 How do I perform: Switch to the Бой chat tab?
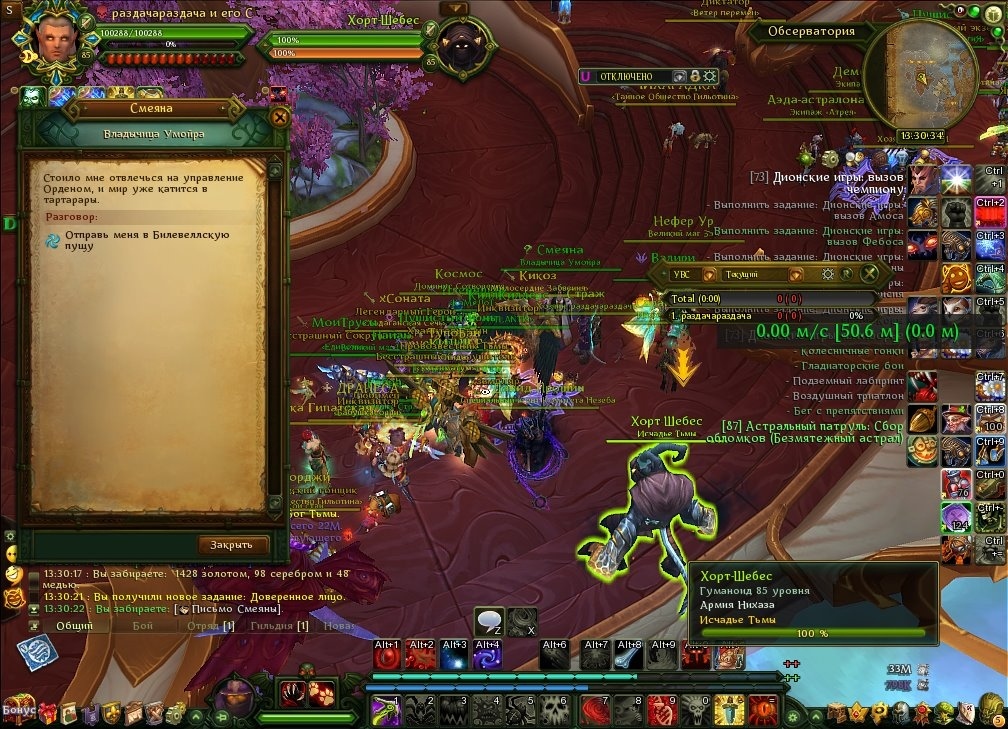click(143, 625)
